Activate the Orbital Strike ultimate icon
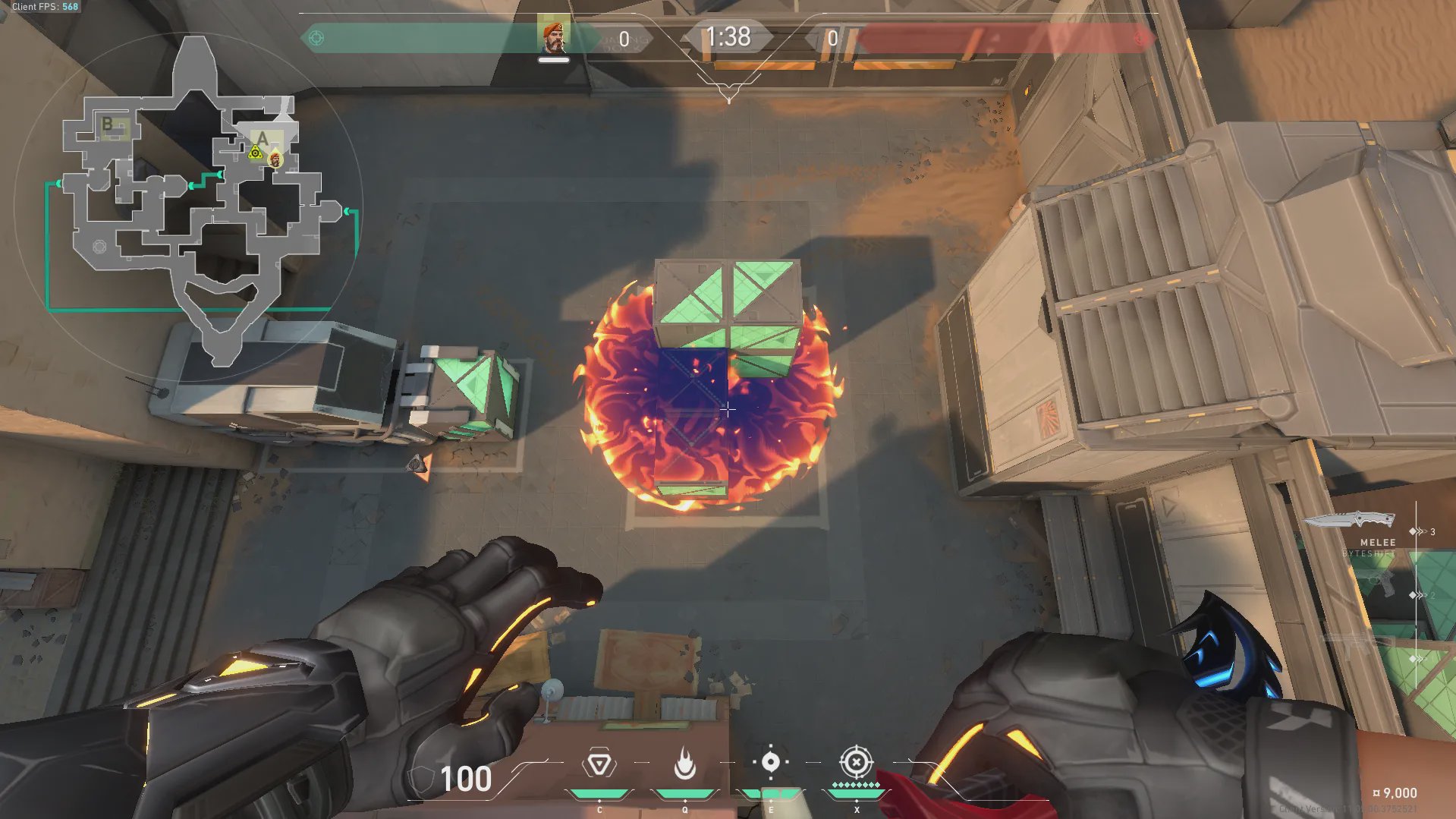 [856, 761]
